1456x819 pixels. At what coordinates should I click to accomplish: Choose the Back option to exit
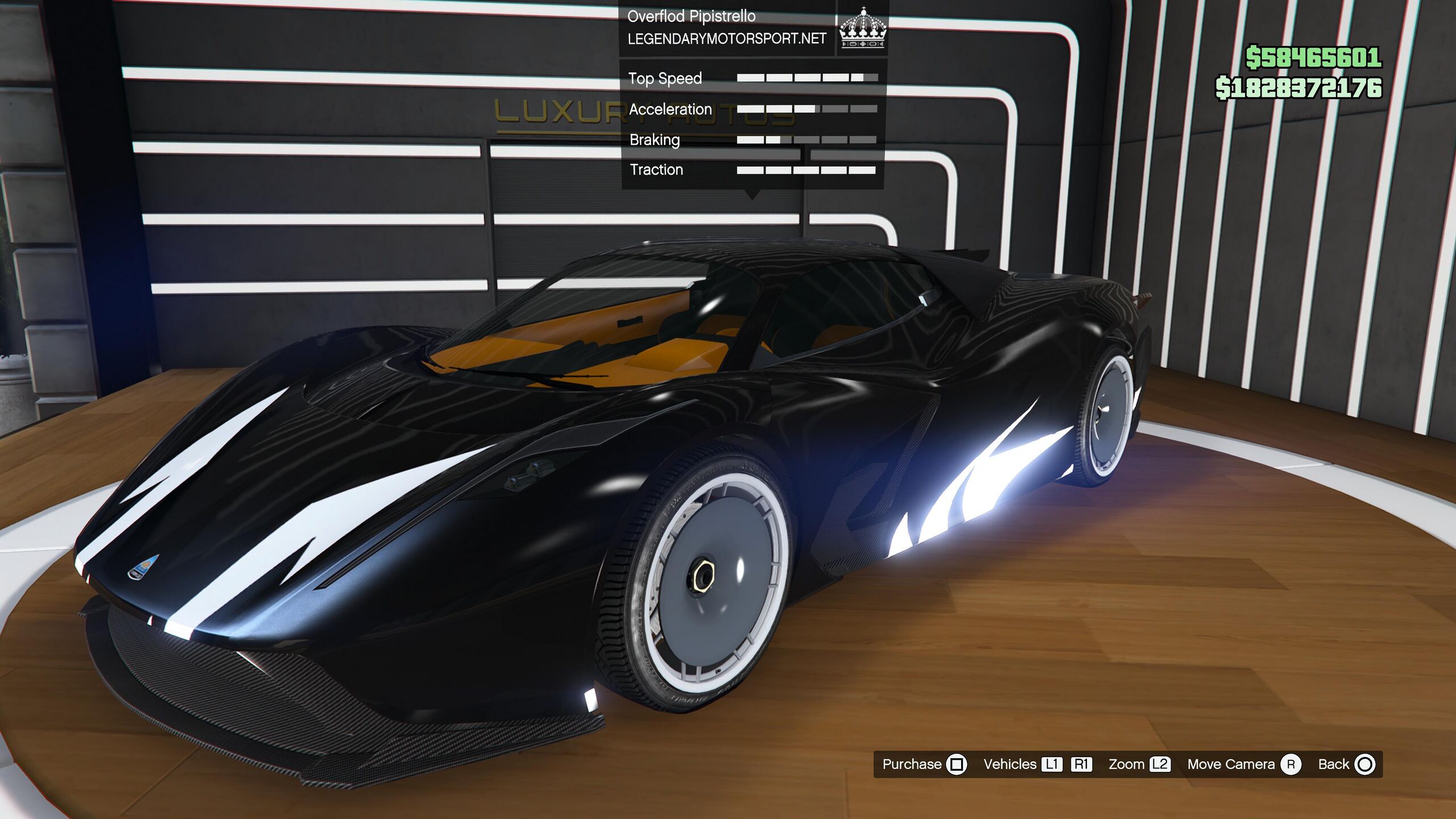point(1346,764)
